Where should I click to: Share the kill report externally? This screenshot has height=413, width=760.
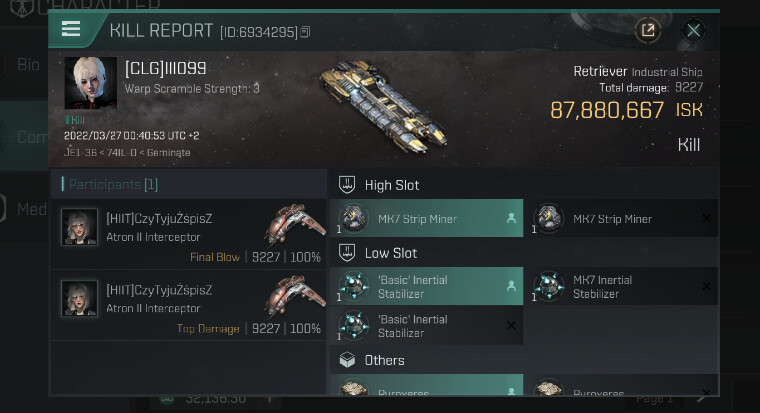pos(648,30)
